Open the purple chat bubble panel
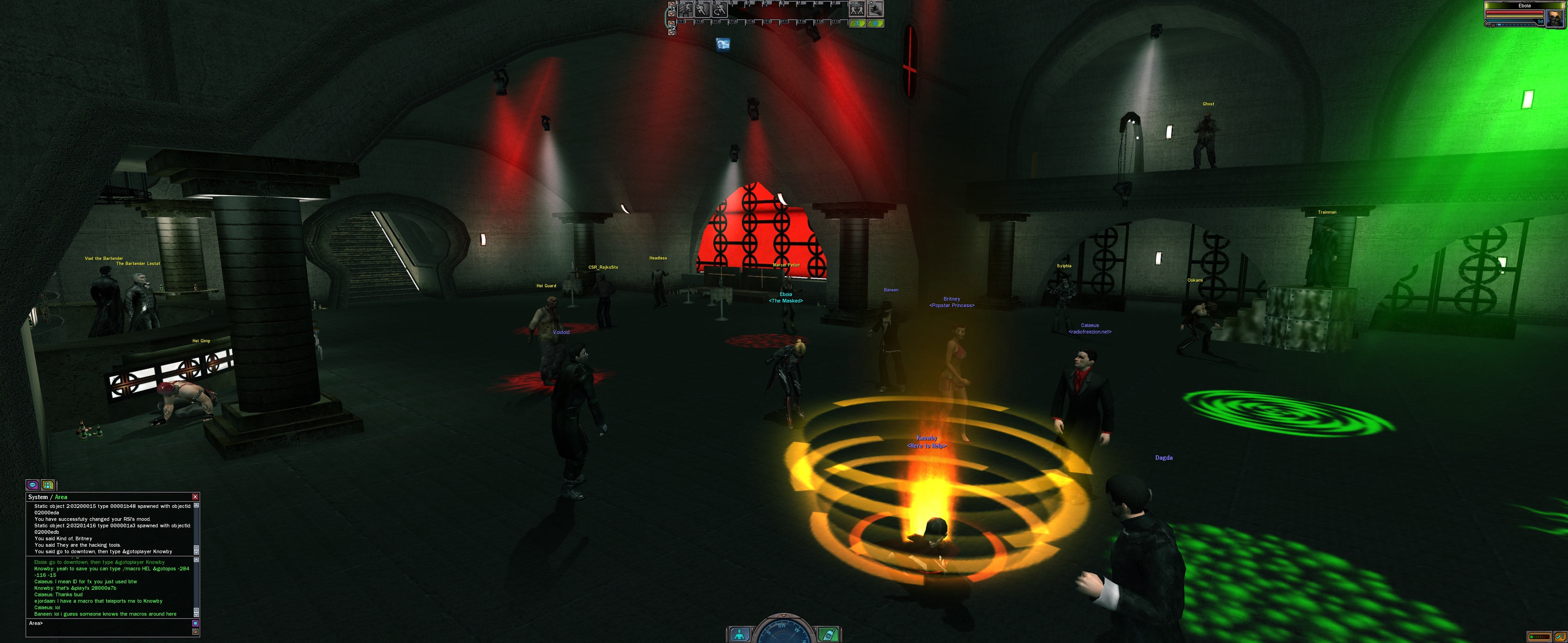Image resolution: width=1568 pixels, height=643 pixels. tap(33, 485)
